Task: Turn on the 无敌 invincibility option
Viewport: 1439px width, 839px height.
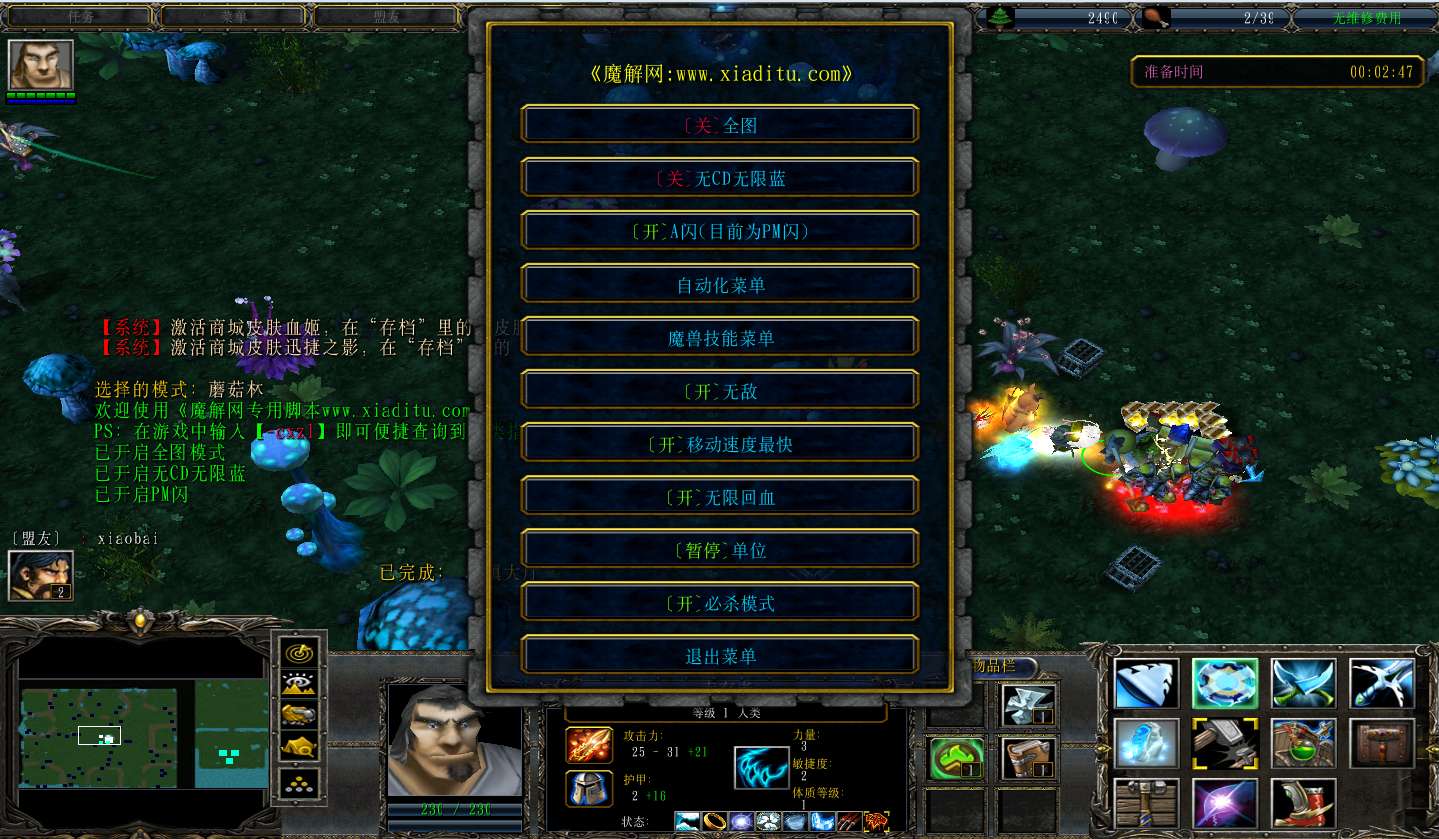Action: (719, 391)
